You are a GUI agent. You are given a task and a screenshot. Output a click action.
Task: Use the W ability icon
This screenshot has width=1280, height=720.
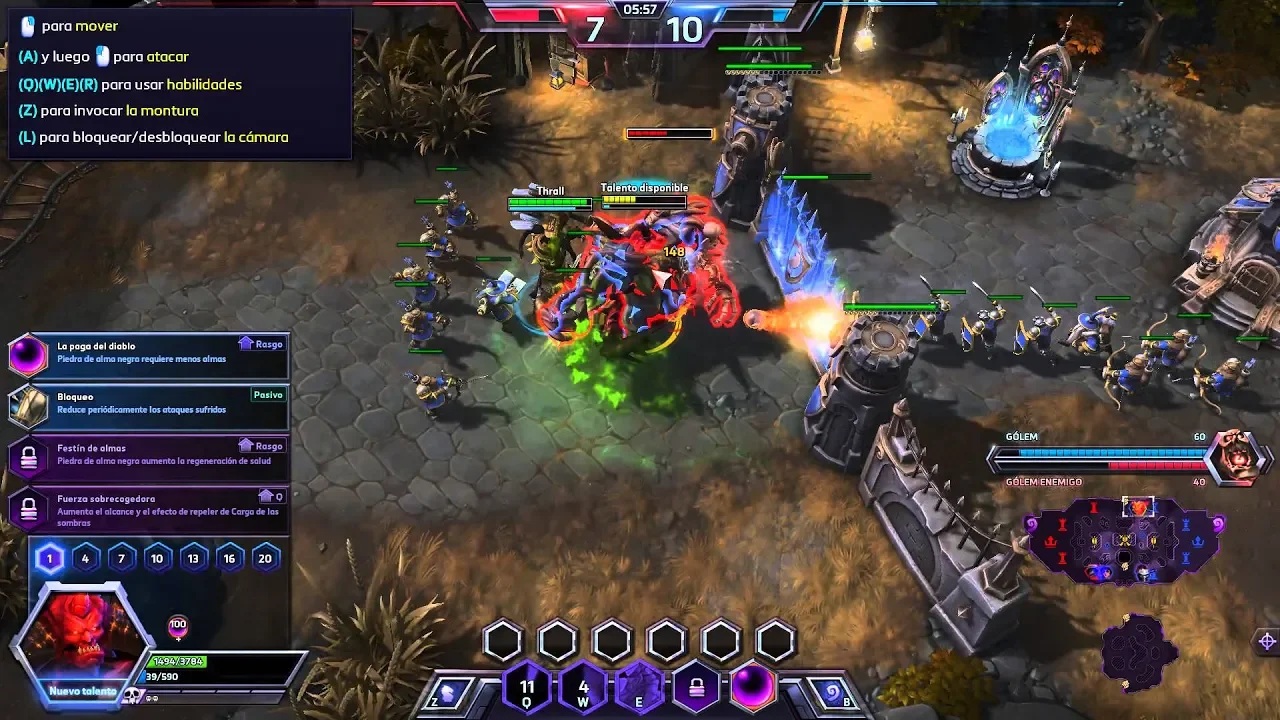pyautogui.click(x=584, y=688)
